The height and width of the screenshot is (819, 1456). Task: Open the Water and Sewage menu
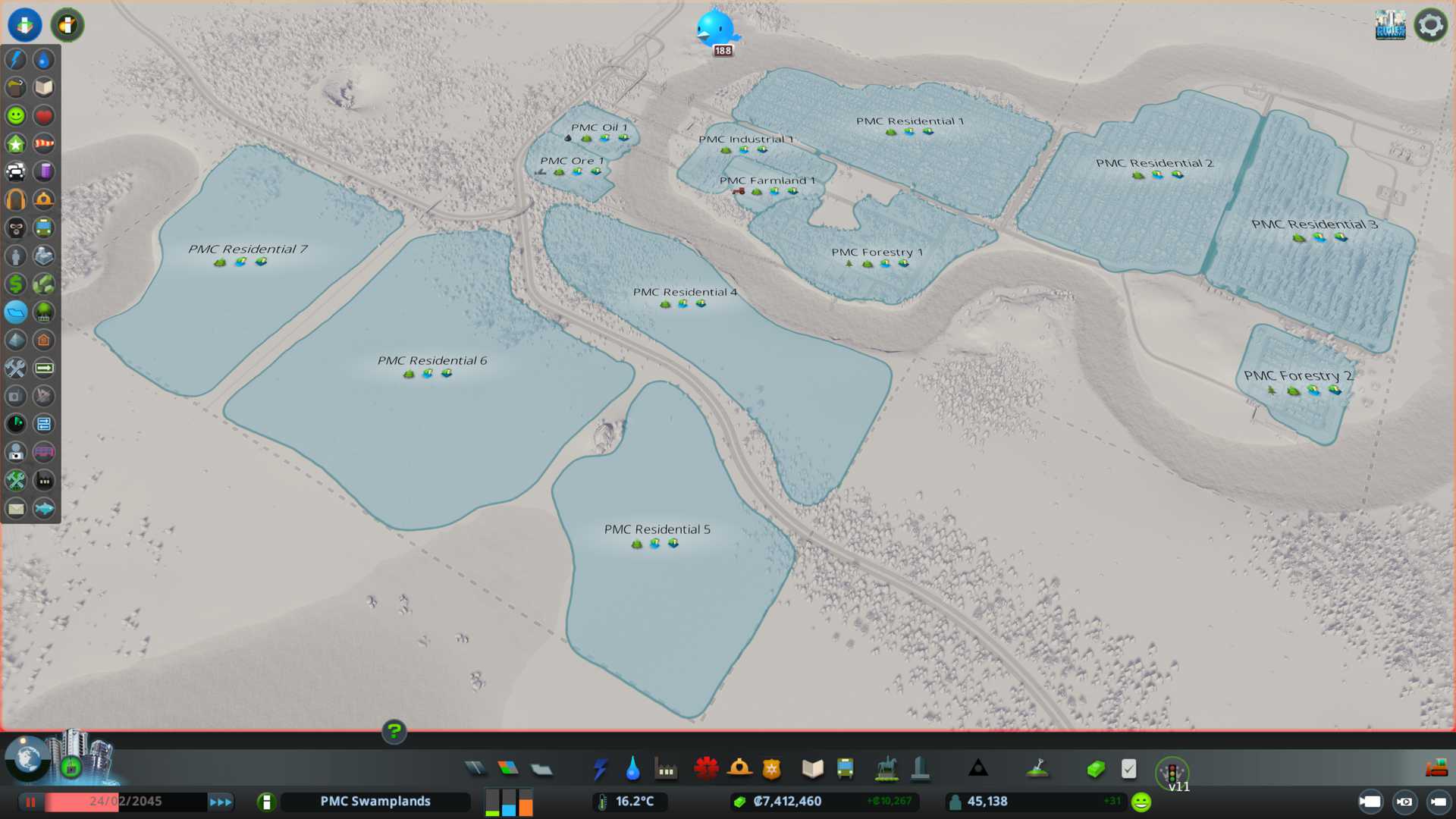point(632,769)
